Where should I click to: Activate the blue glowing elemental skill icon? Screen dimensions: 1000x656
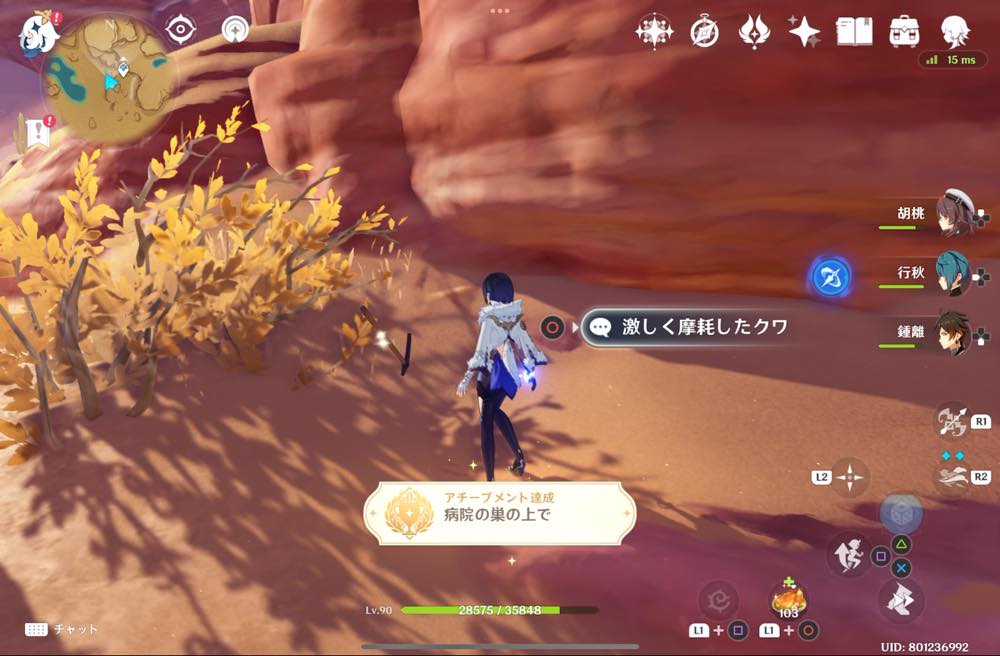[x=830, y=277]
